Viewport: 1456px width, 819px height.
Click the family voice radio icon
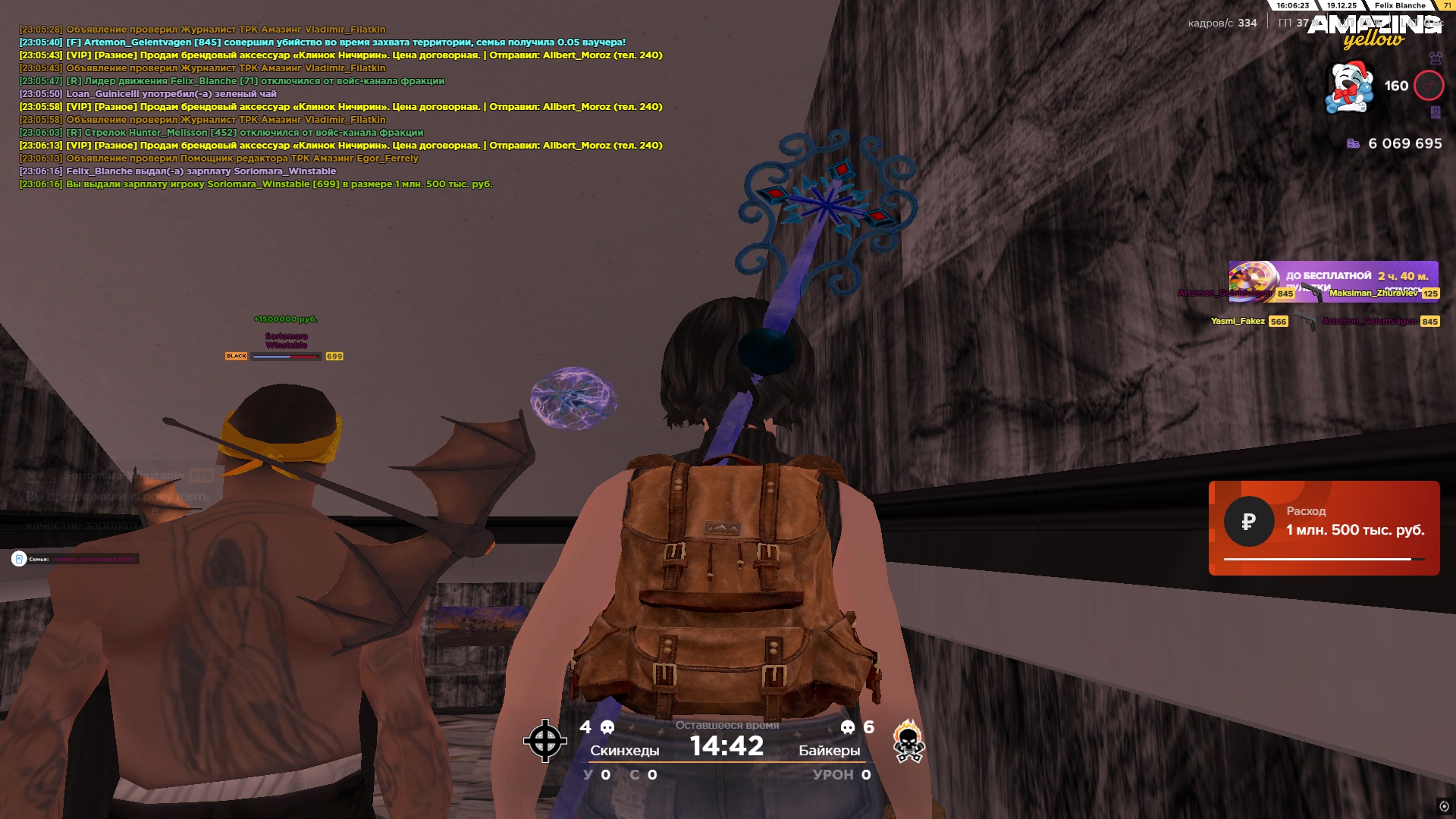(19, 559)
